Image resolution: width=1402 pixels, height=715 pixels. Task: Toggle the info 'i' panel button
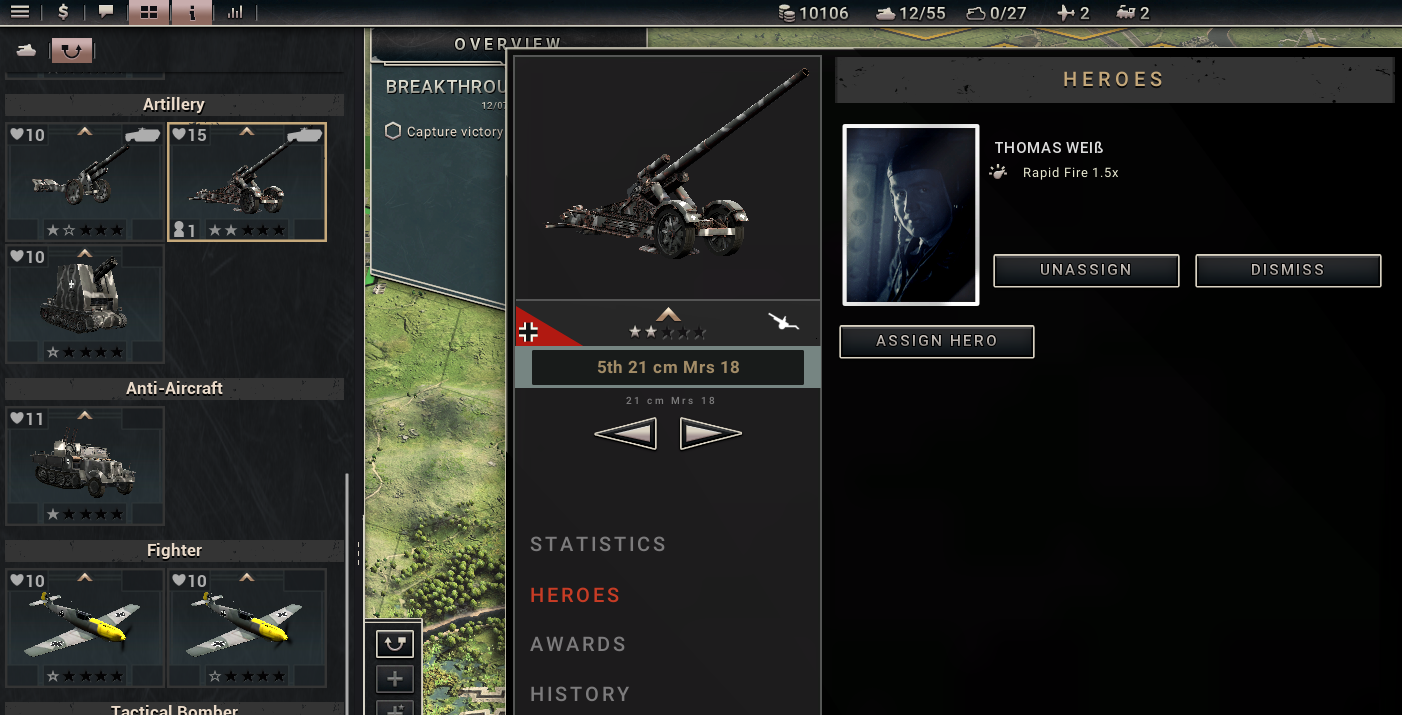(192, 13)
